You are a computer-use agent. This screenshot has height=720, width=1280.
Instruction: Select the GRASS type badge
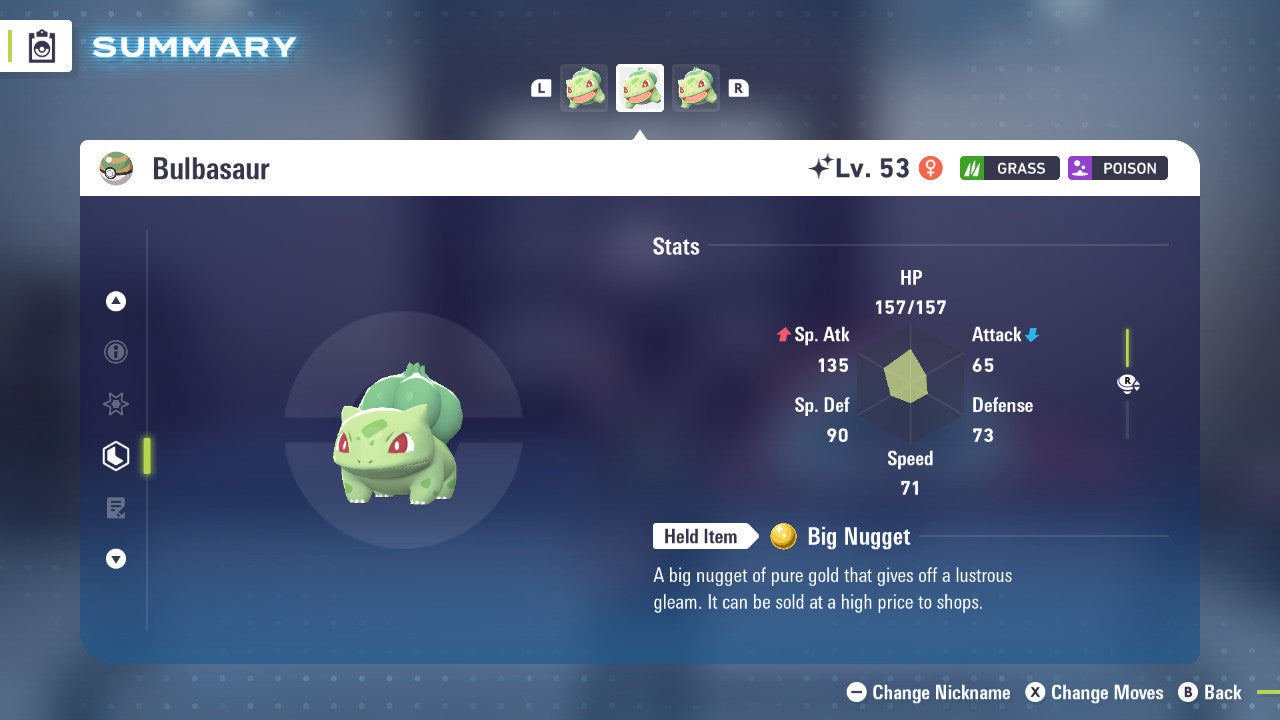tap(1009, 168)
